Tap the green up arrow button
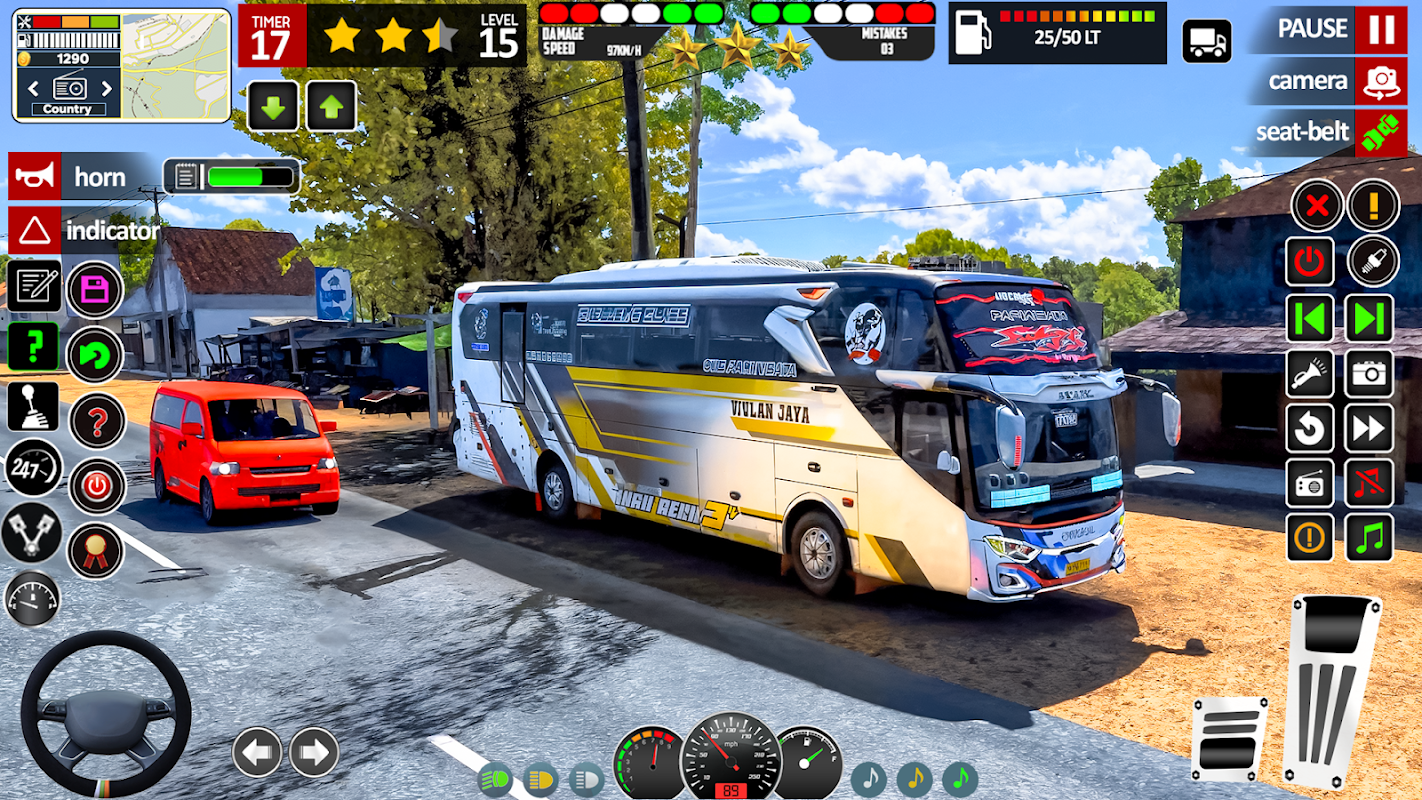Screen dimensions: 1422x800 [x=332, y=106]
